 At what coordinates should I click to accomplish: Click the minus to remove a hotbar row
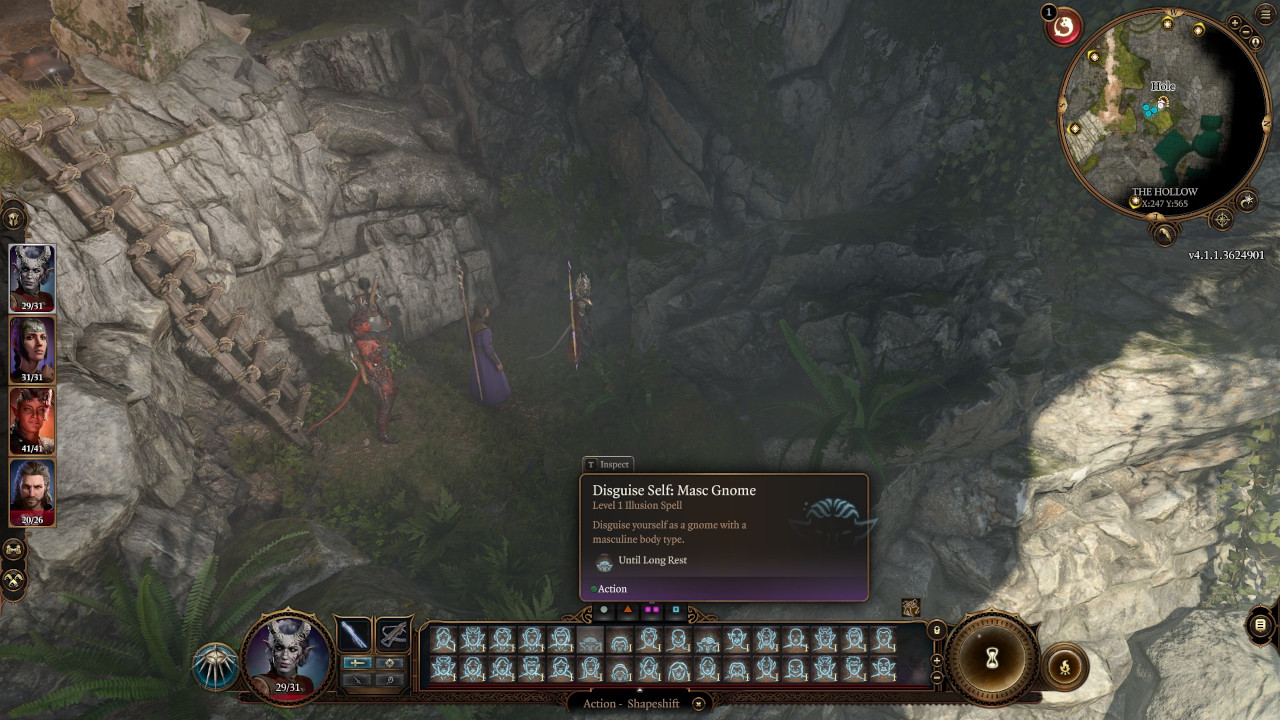[x=936, y=678]
